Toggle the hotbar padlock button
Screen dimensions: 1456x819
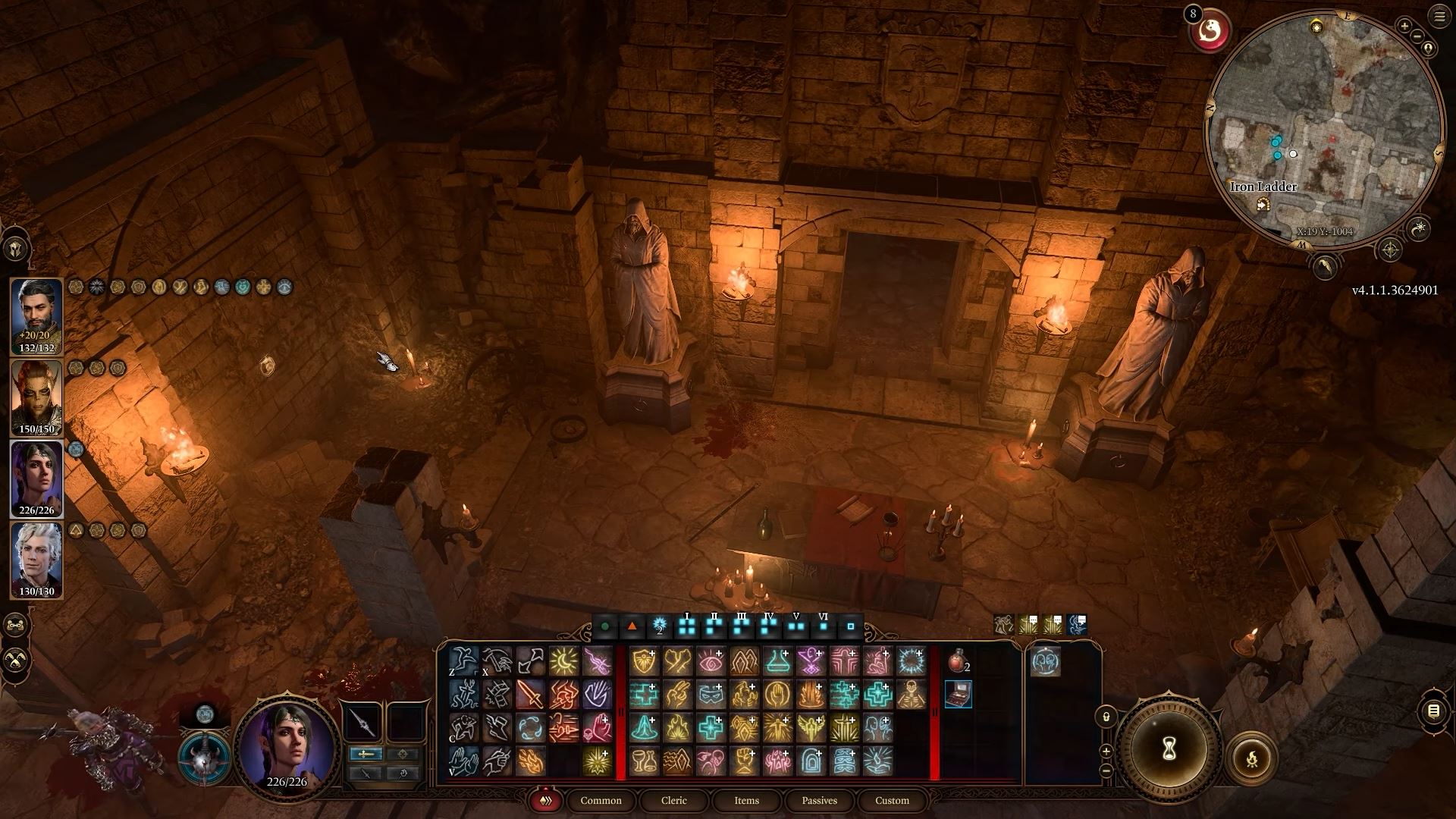tap(1106, 717)
